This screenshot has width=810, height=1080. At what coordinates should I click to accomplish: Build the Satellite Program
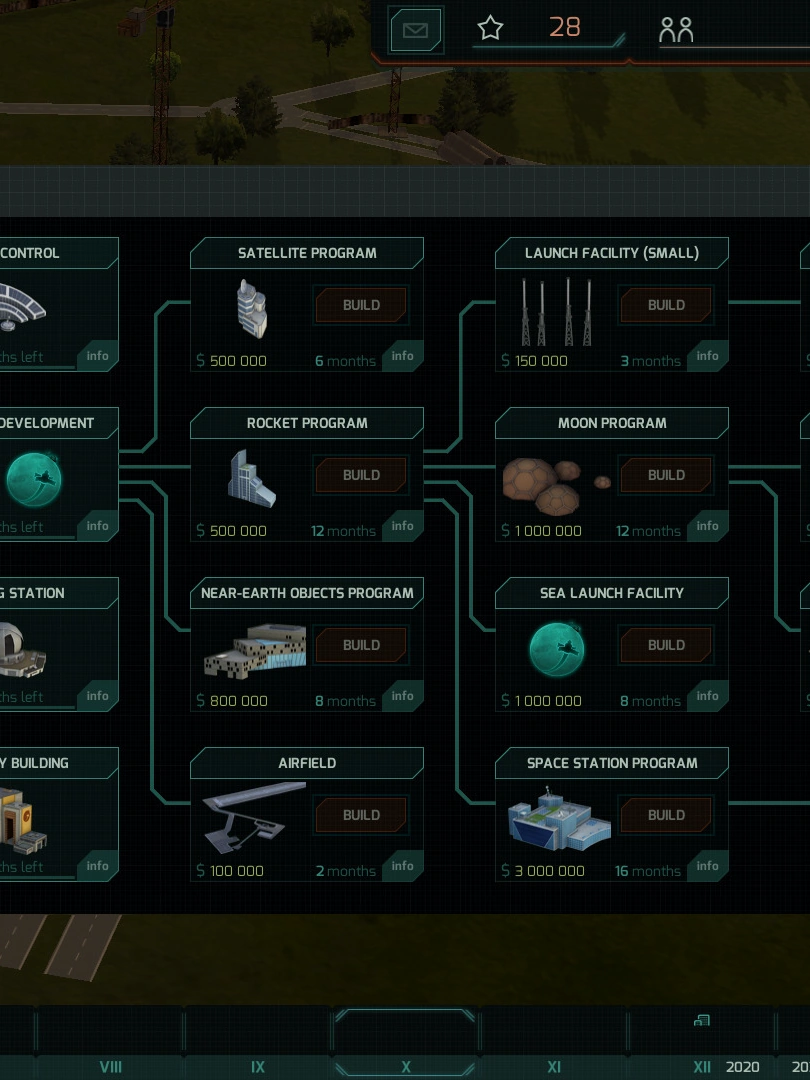(361, 305)
